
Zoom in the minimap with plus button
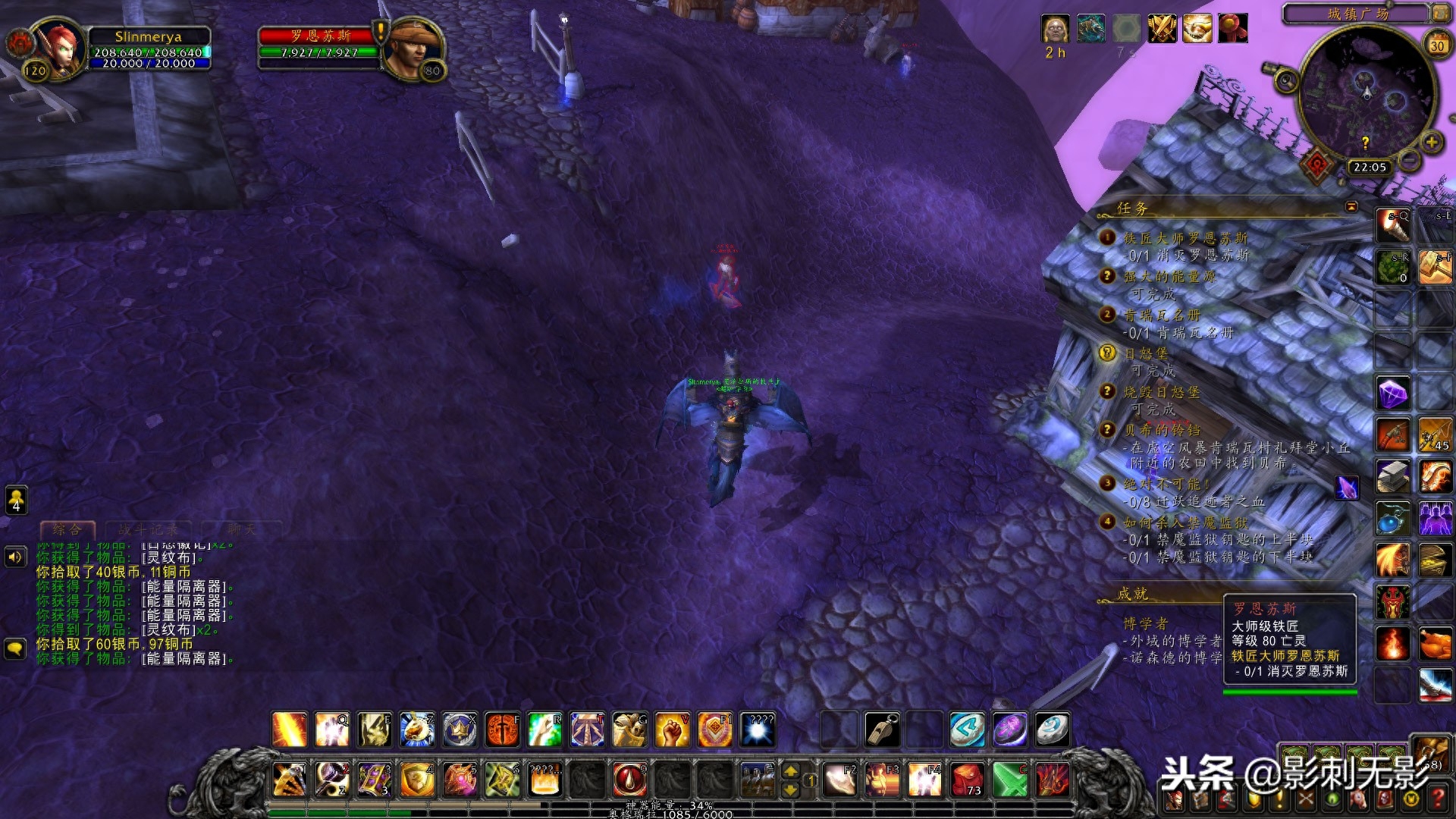pos(1431,142)
